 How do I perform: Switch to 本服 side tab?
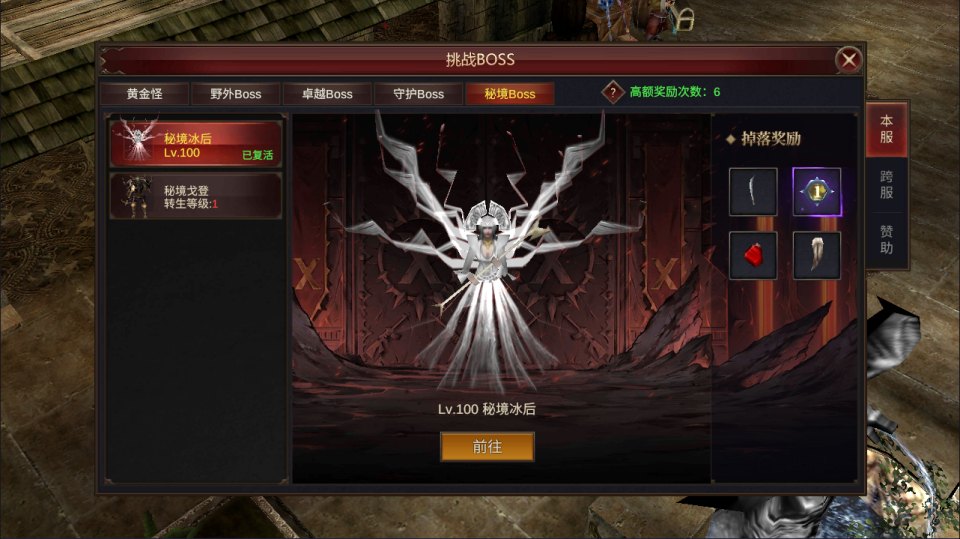[886, 129]
